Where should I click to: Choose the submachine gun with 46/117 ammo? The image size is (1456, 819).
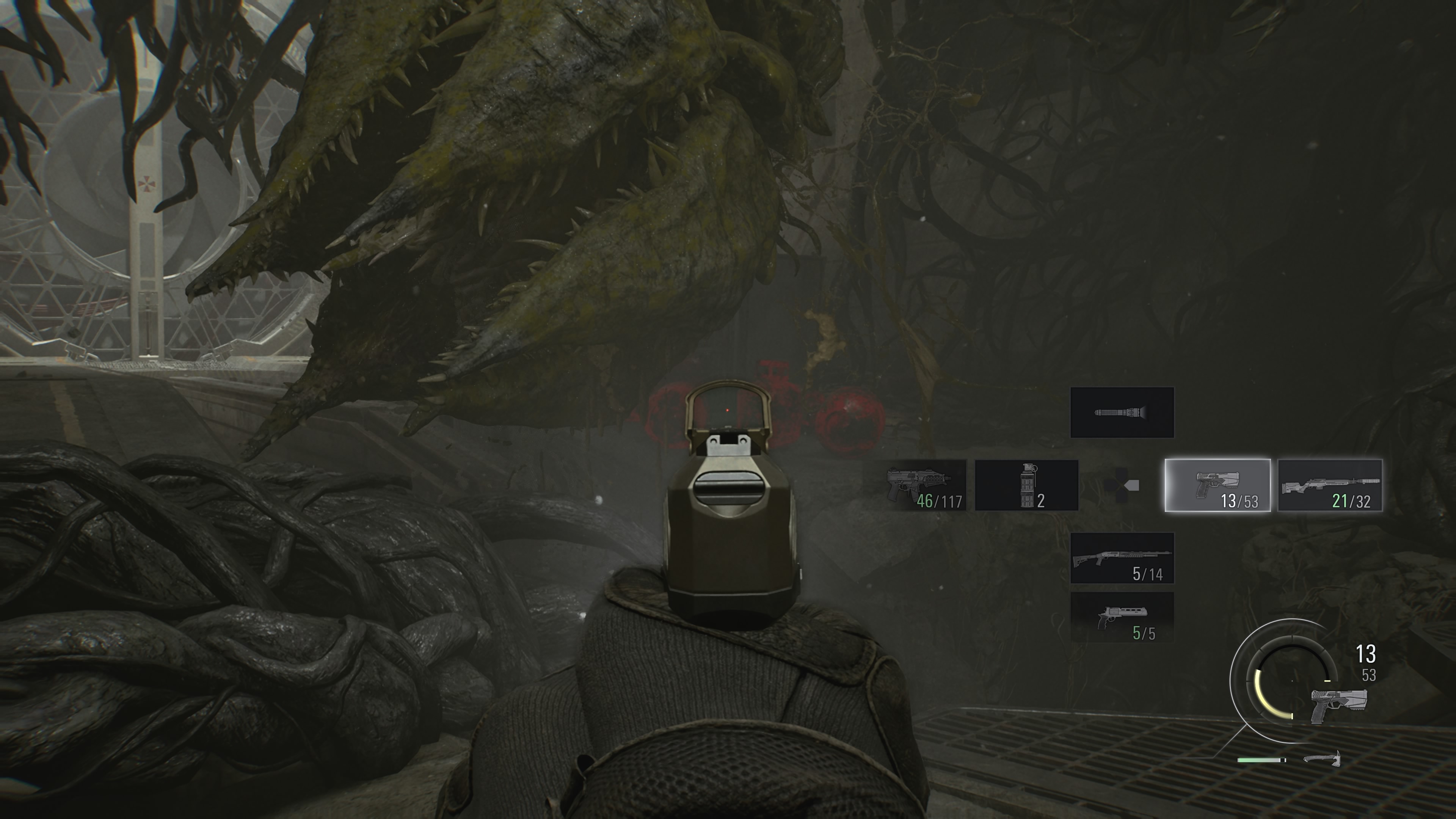(925, 485)
